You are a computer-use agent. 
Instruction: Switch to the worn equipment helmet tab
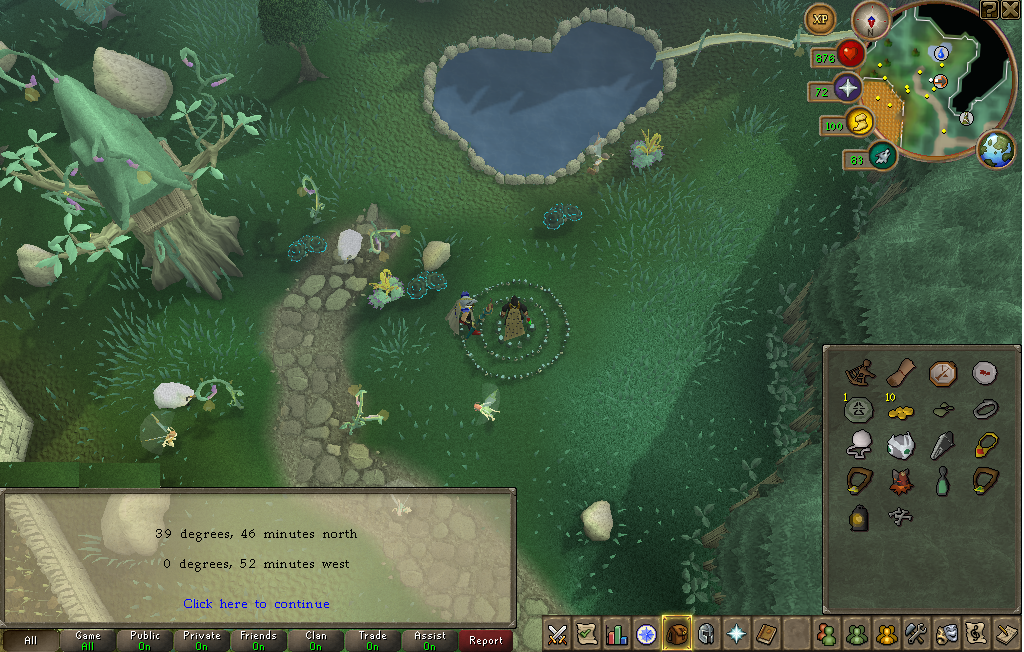707,634
